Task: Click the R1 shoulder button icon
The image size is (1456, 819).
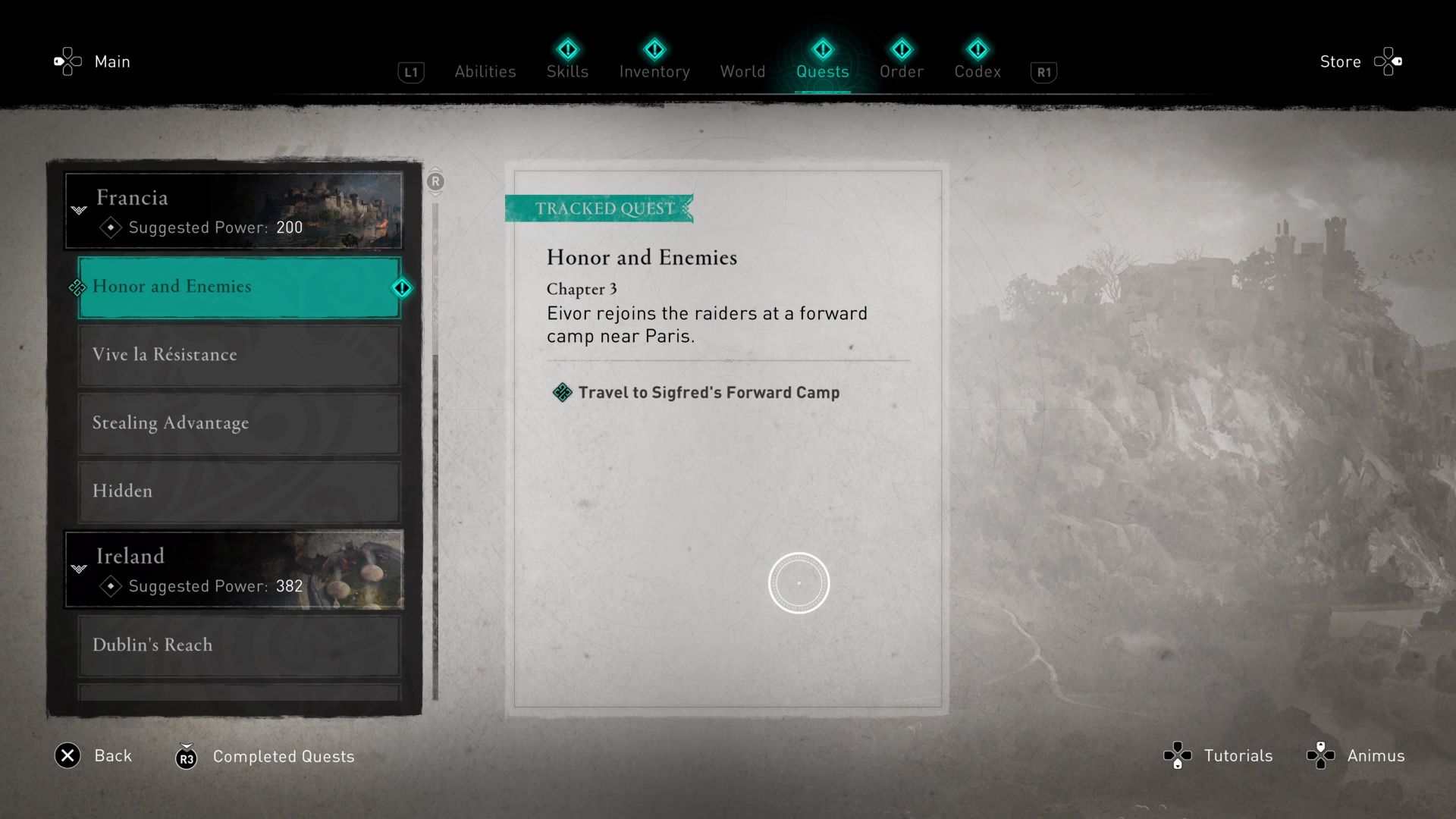Action: (1043, 72)
